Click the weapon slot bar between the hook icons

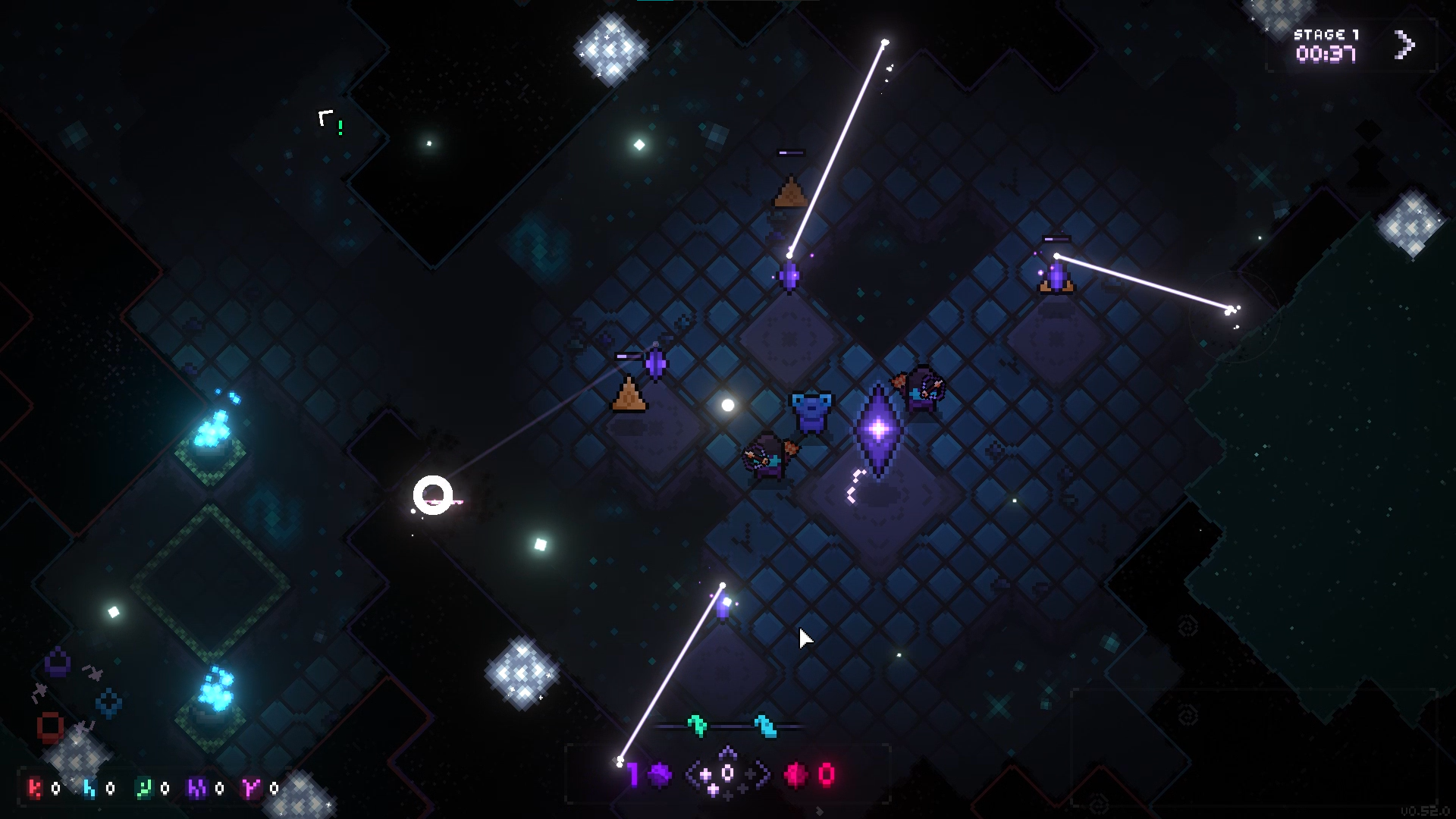[732, 726]
